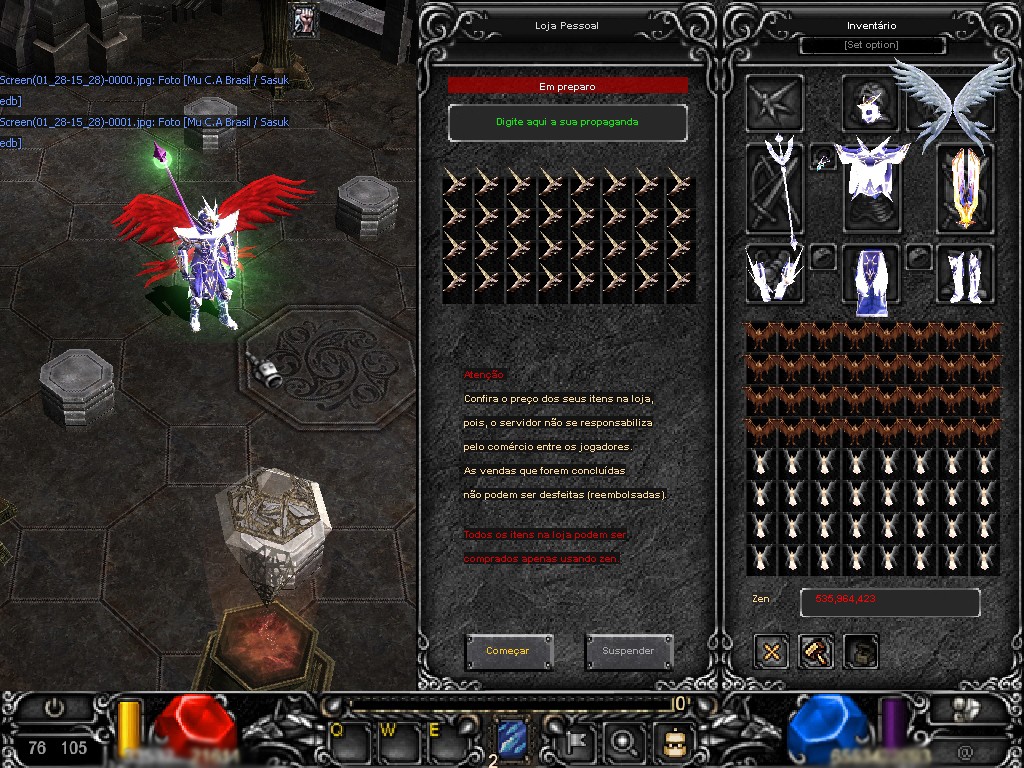
Task: Click the hammer repair button
Action: [x=816, y=652]
